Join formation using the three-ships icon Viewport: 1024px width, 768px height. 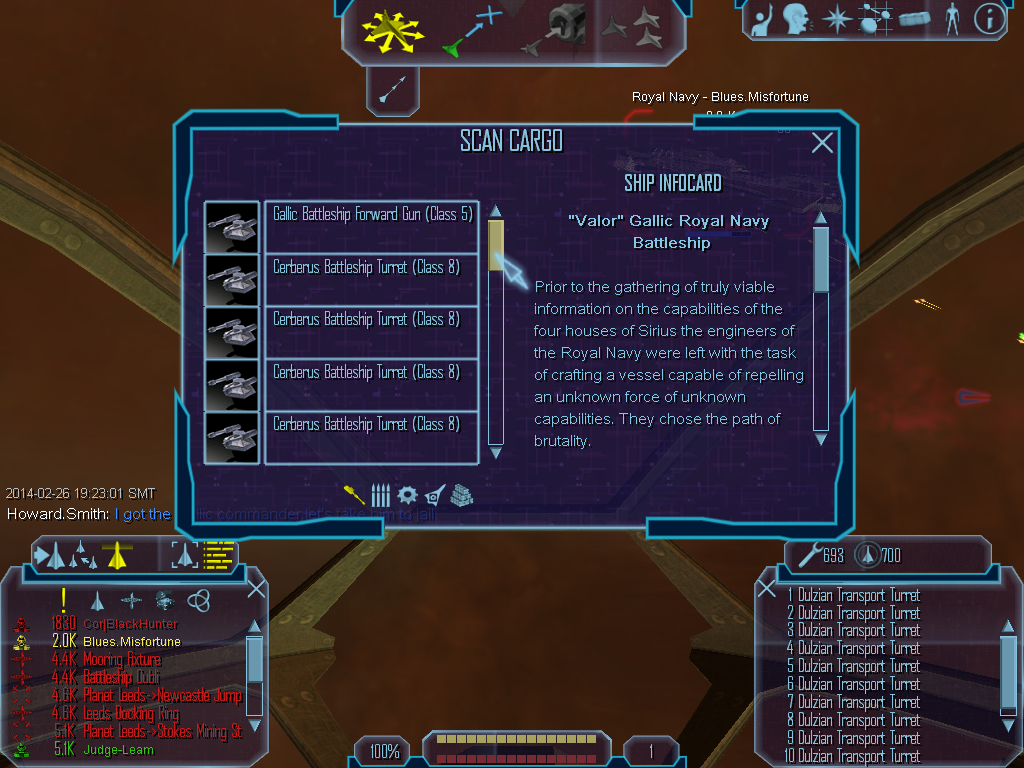coord(636,29)
